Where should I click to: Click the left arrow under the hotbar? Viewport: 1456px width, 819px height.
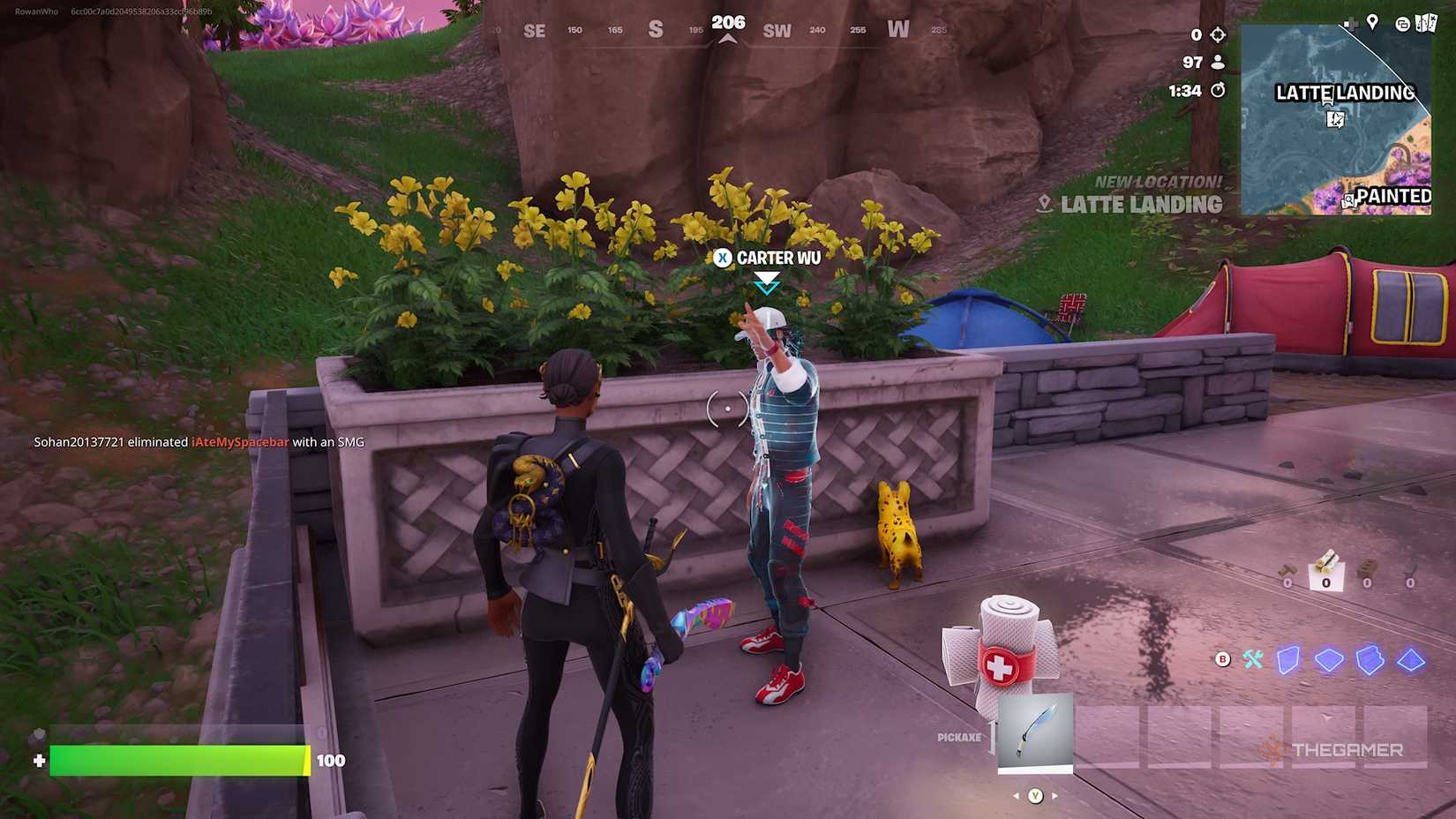tap(1017, 795)
